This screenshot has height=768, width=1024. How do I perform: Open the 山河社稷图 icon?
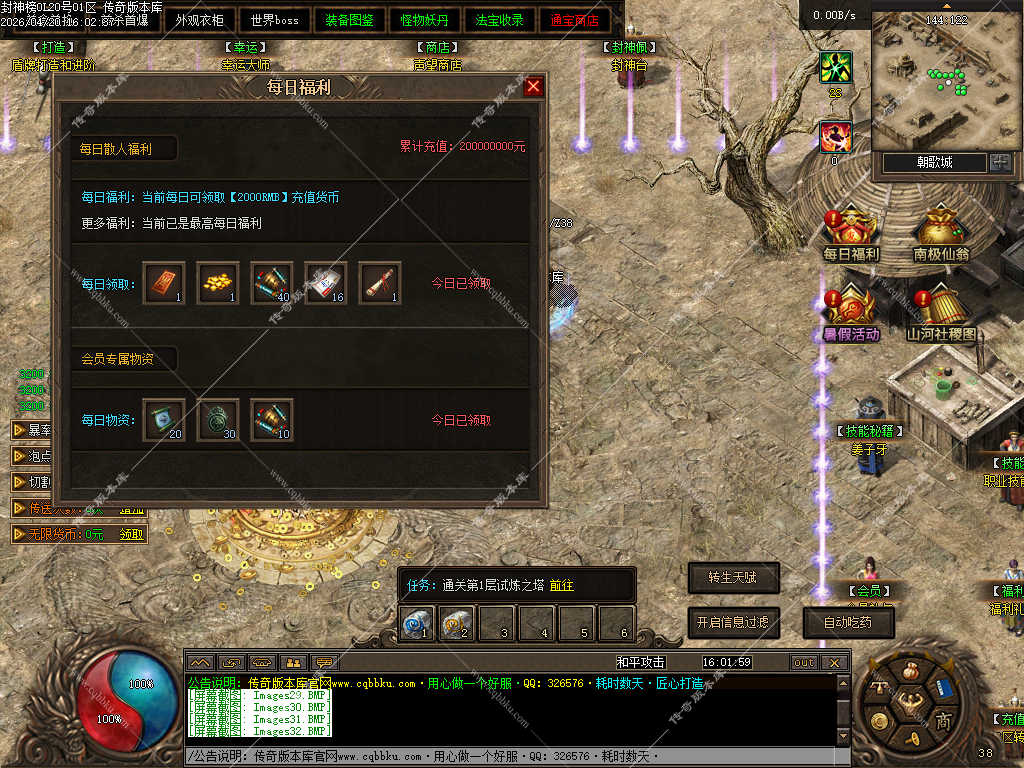(940, 310)
